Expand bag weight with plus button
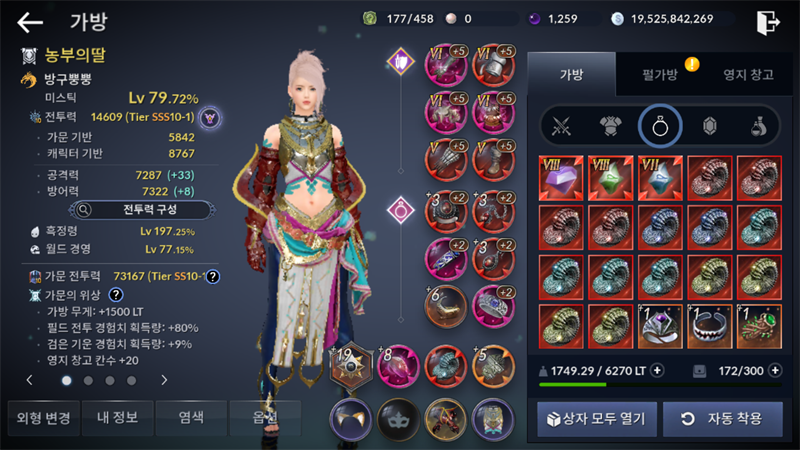800x450 pixels. click(x=657, y=370)
